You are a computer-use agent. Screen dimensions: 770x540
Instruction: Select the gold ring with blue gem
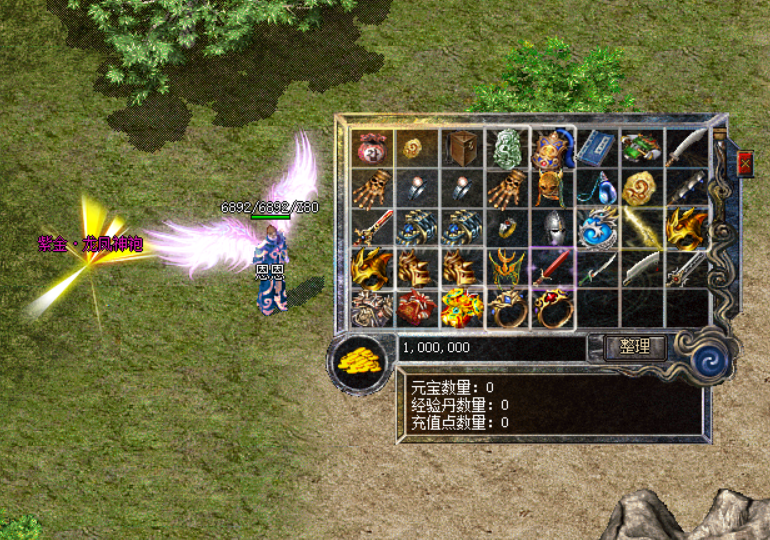pos(507,308)
